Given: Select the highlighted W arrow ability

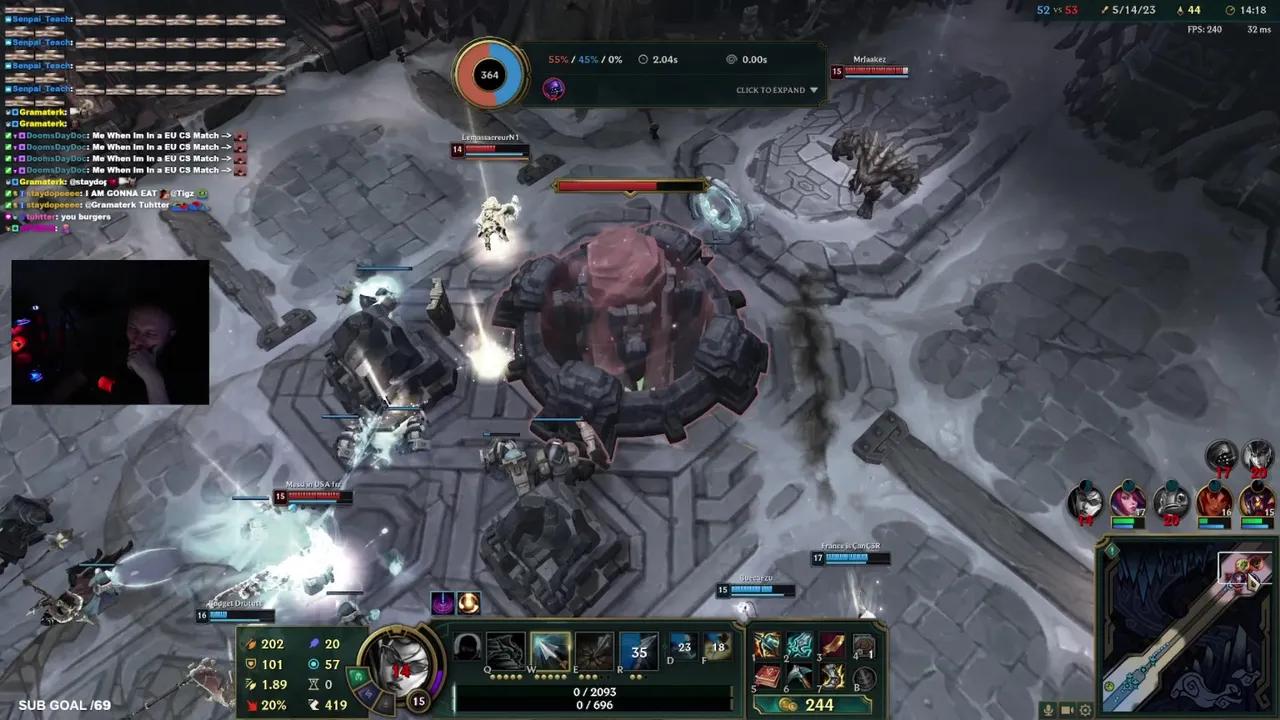Looking at the screenshot, I should pyautogui.click(x=550, y=651).
